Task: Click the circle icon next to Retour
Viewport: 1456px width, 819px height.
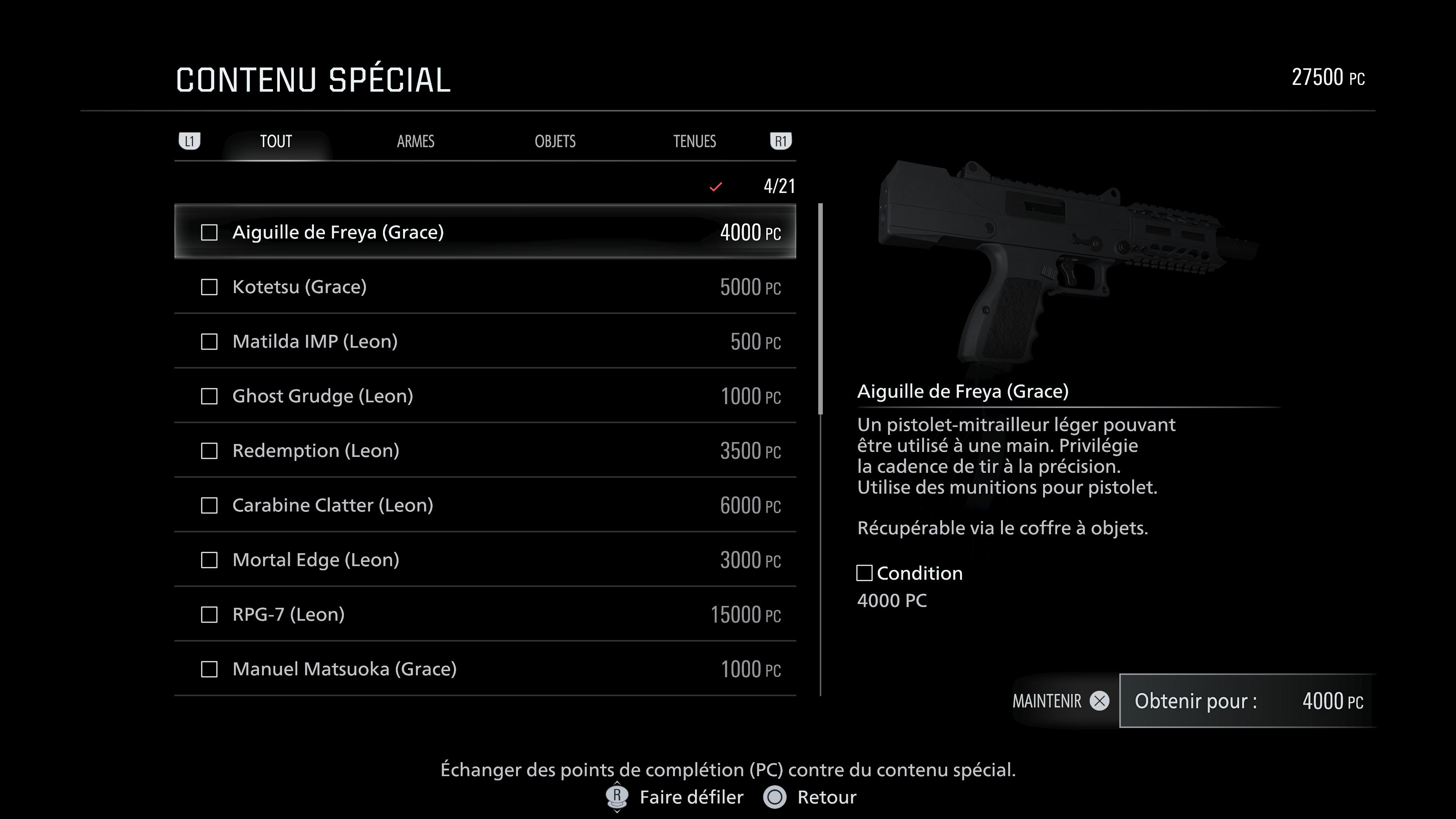Action: 776,797
